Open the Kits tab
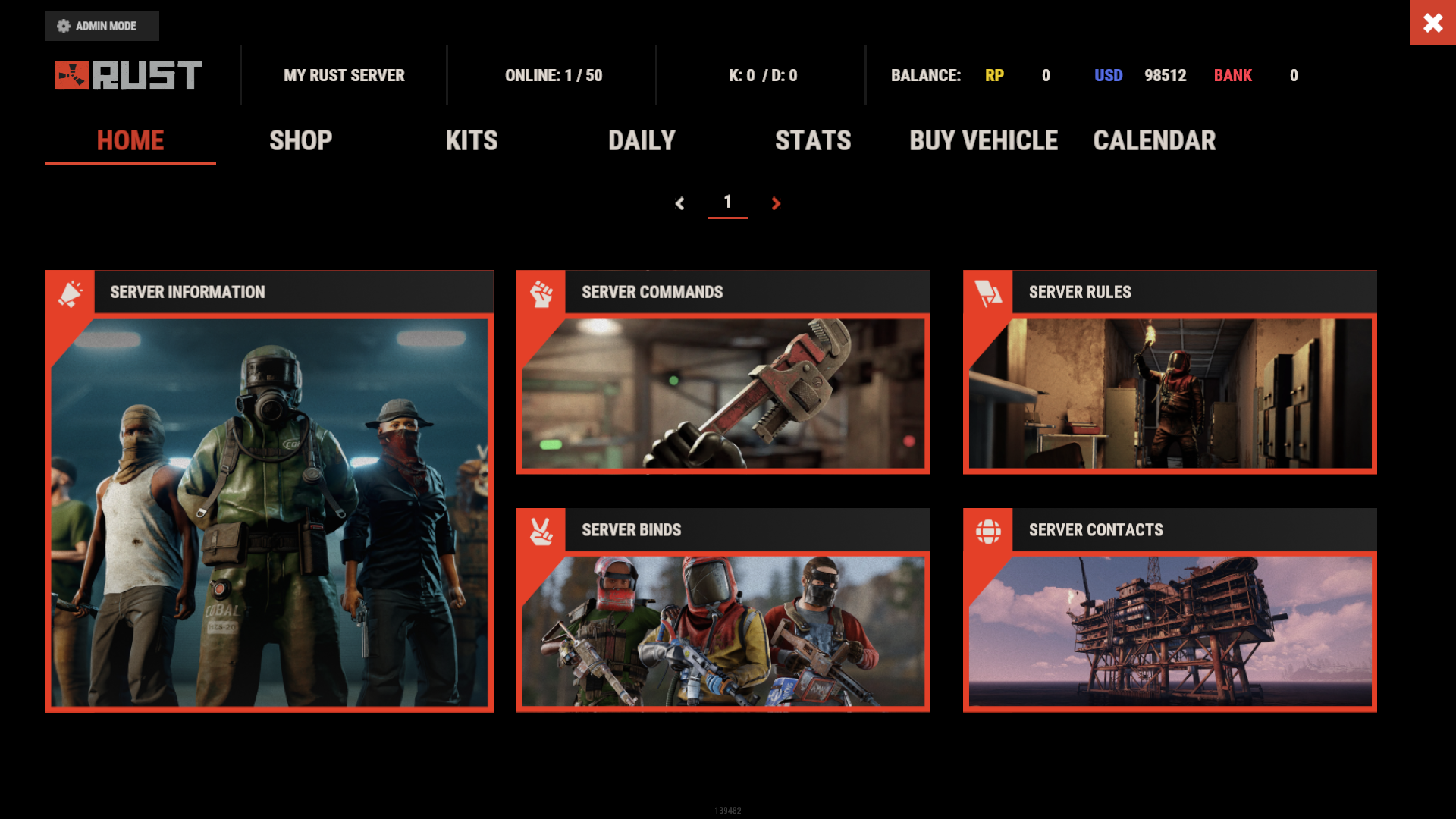Viewport: 1456px width, 819px height. pos(472,140)
